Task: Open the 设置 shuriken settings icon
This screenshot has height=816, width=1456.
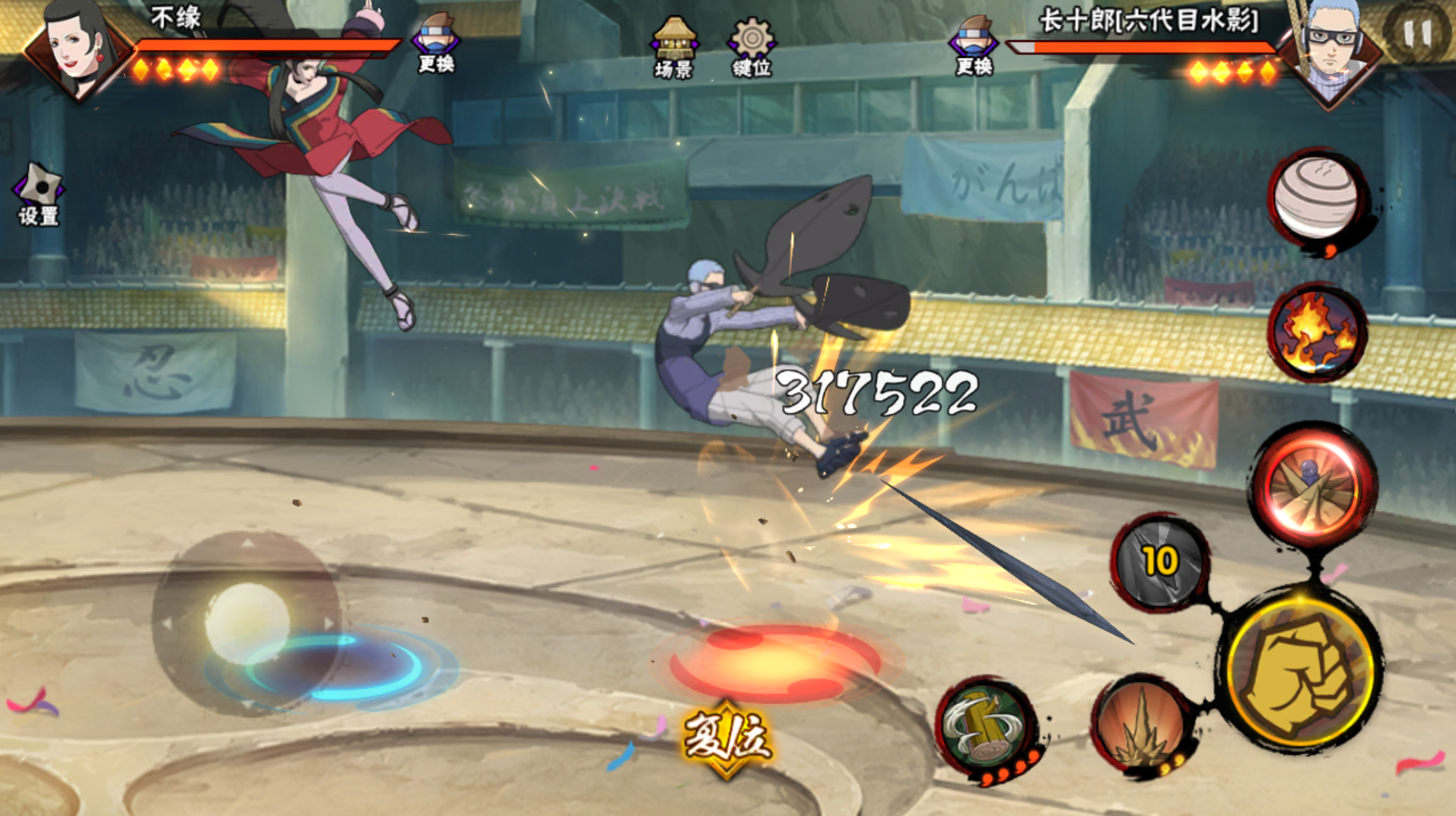Action: coord(39,194)
